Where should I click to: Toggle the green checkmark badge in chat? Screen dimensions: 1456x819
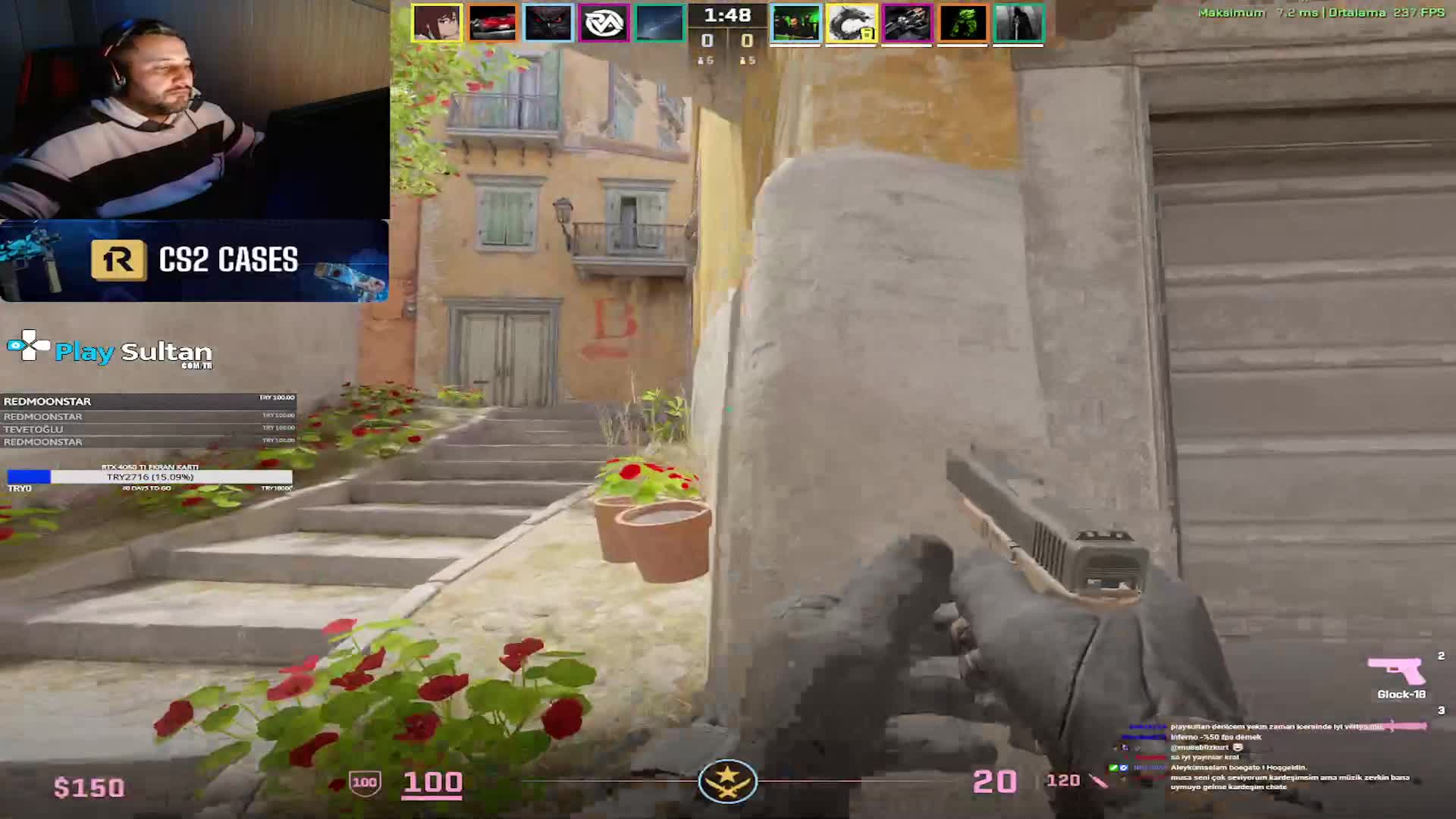pos(1113,767)
